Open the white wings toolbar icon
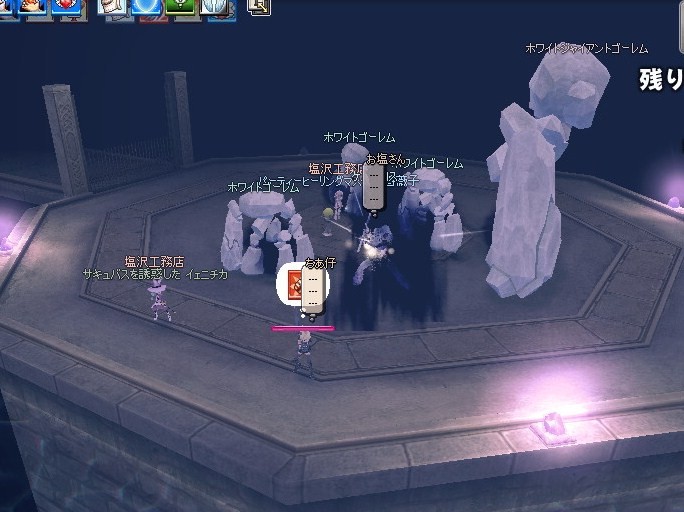This screenshot has height=512, width=684. tap(215, 8)
